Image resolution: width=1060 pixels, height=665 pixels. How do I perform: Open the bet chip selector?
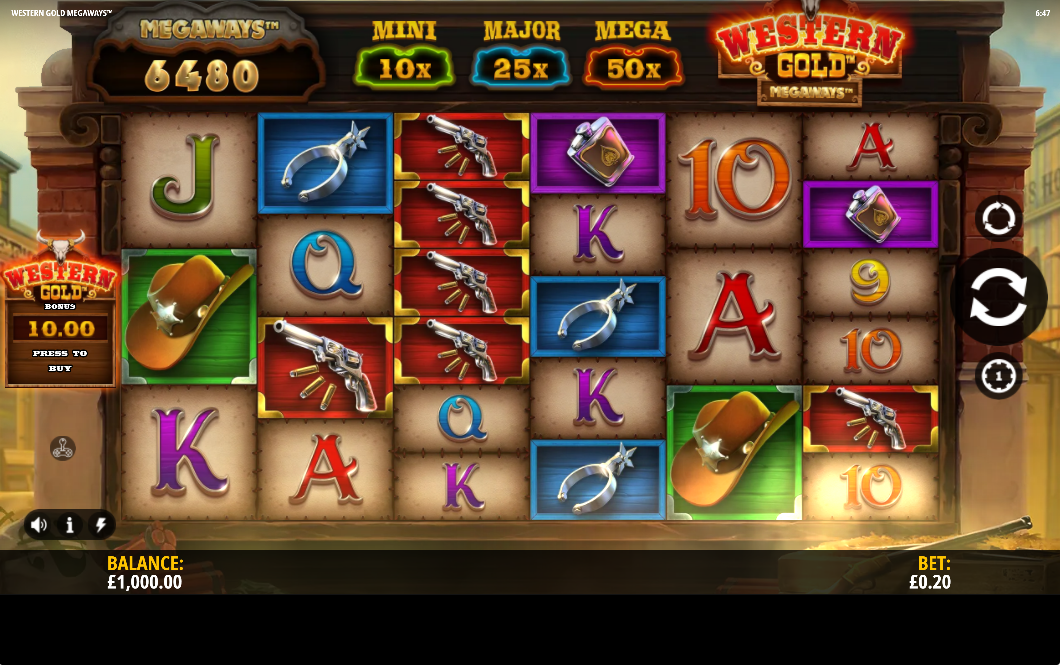(x=998, y=376)
